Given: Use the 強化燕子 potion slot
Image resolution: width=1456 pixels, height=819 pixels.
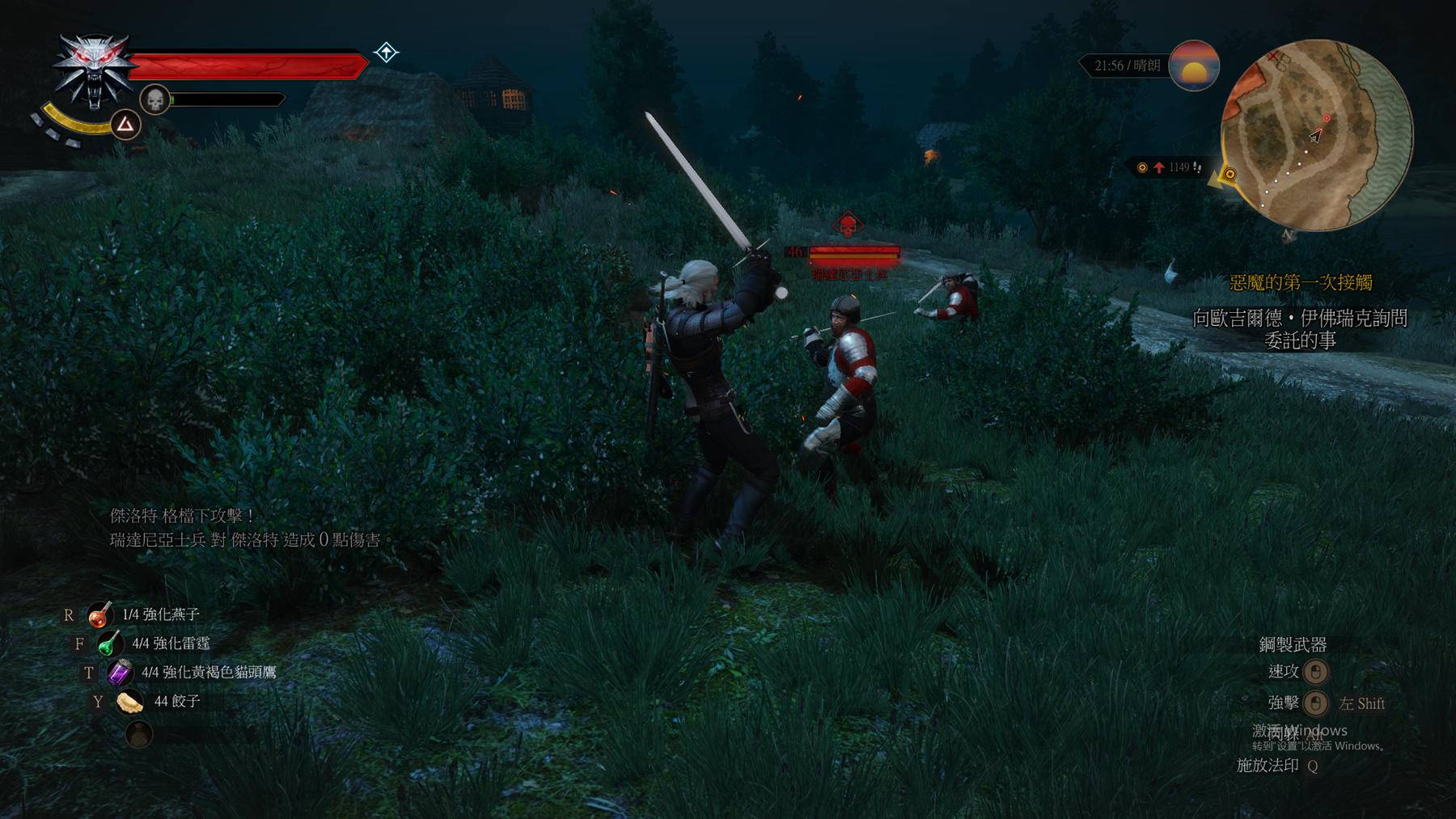Looking at the screenshot, I should point(100,615).
